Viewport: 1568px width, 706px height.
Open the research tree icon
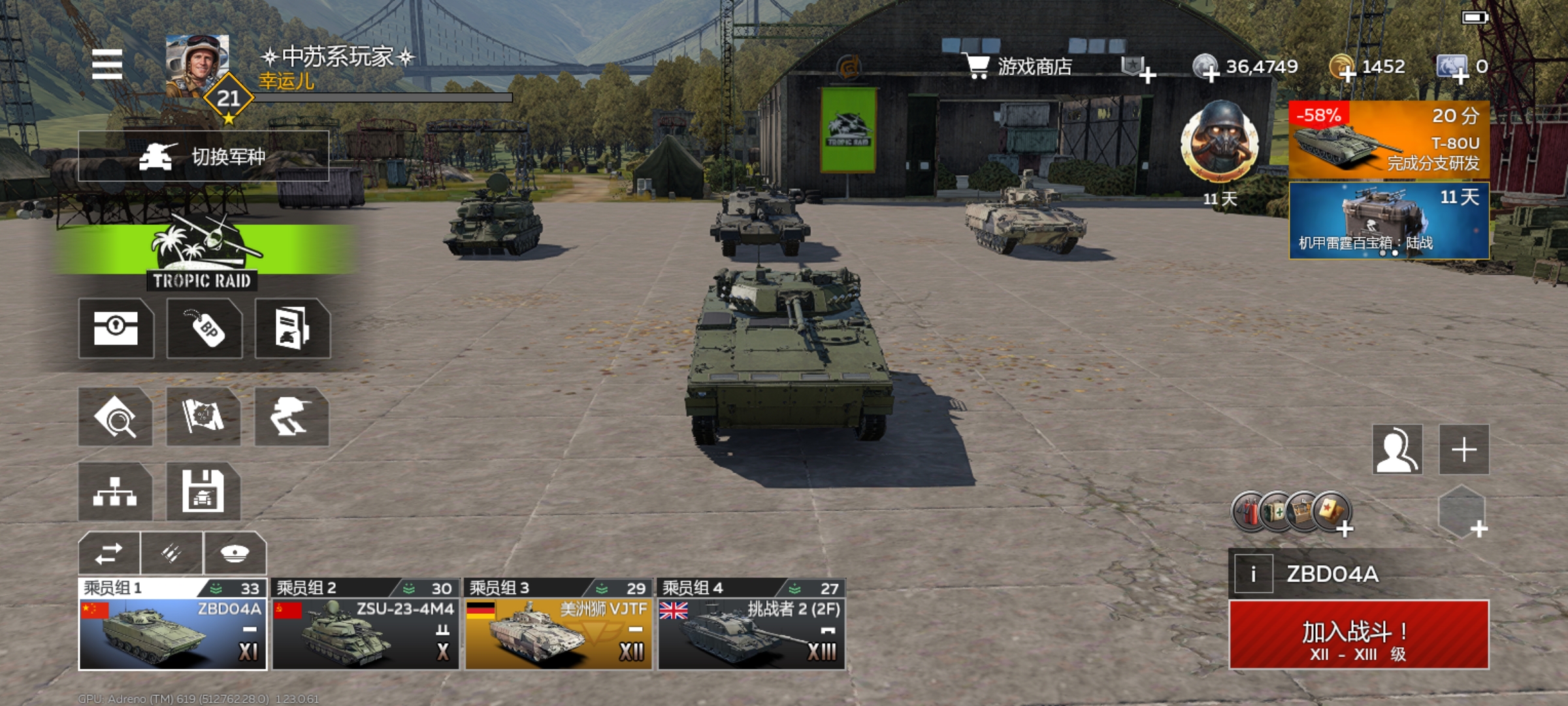(x=115, y=492)
